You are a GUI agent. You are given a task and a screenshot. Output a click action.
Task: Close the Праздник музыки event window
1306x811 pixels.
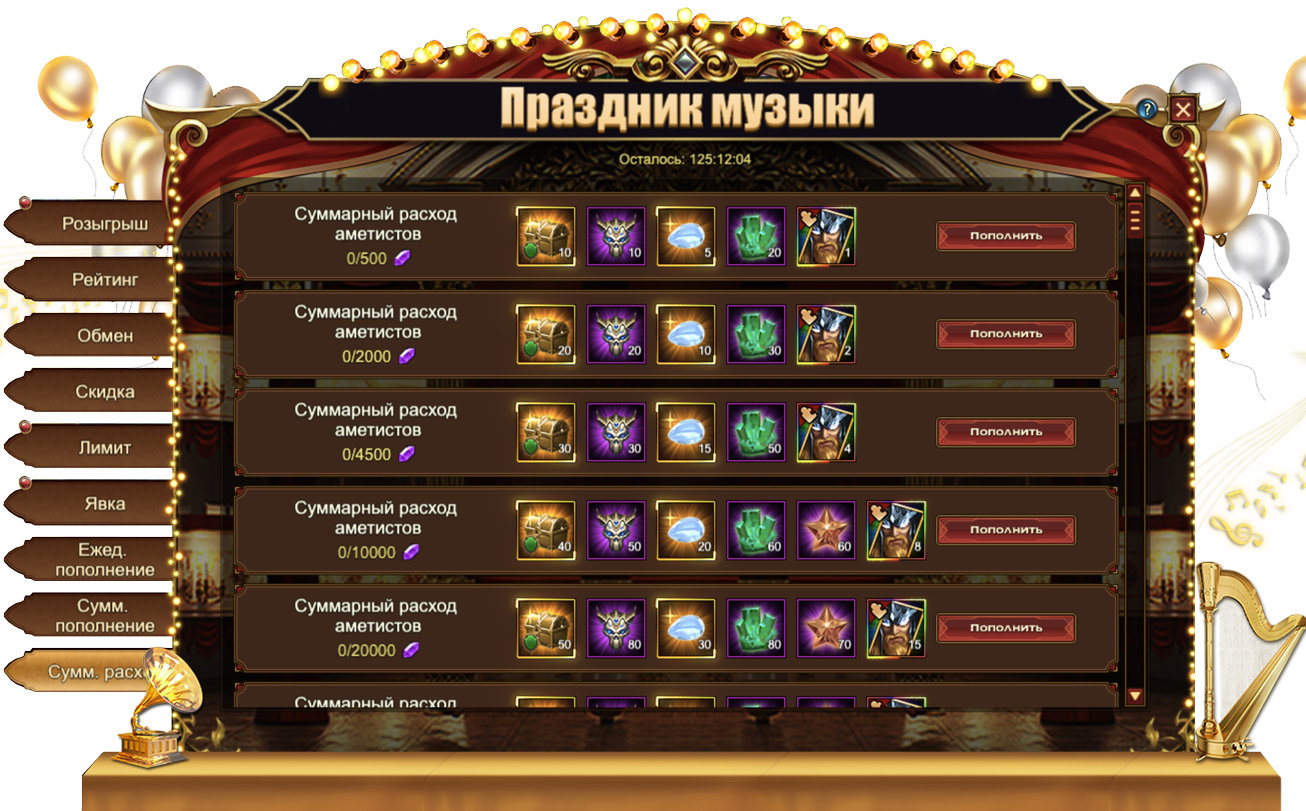[1183, 109]
